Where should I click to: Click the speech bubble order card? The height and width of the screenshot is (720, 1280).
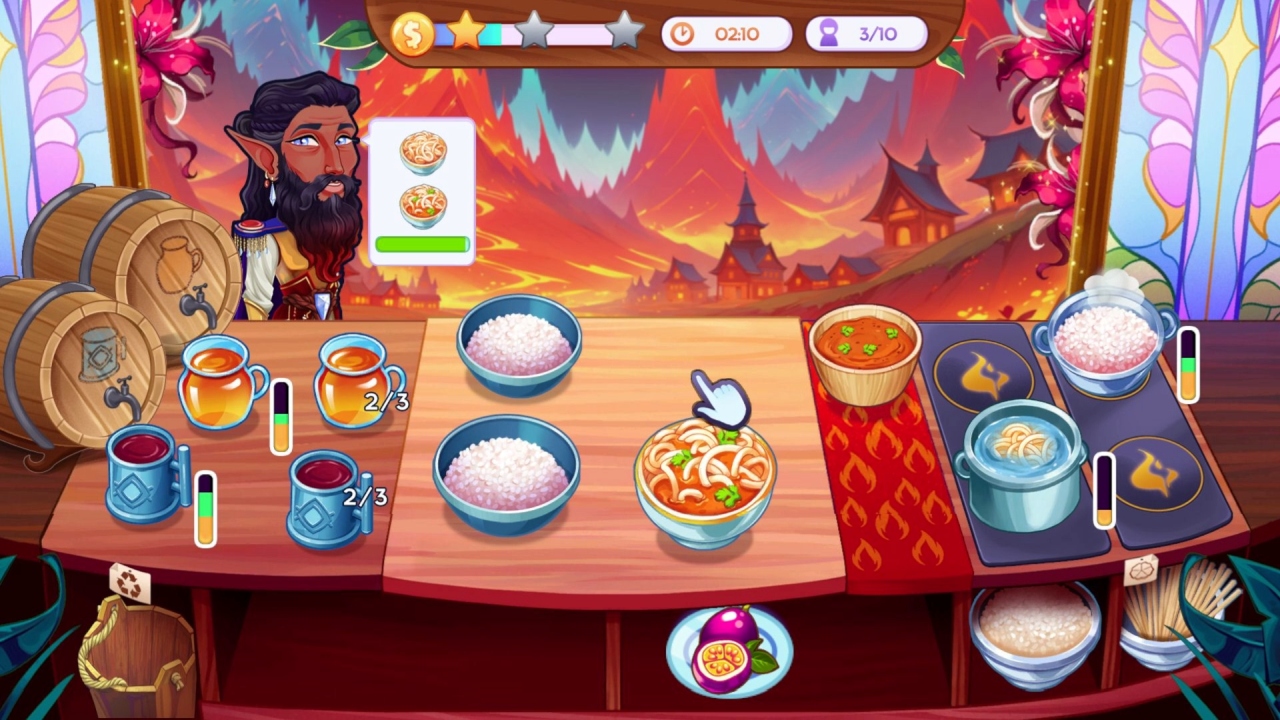click(x=424, y=190)
